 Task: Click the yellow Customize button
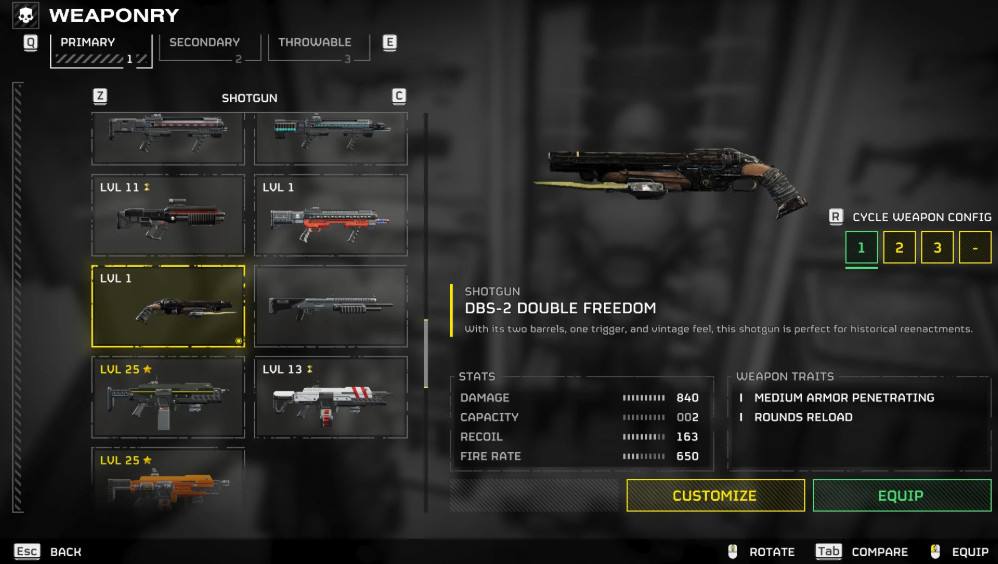[715, 495]
